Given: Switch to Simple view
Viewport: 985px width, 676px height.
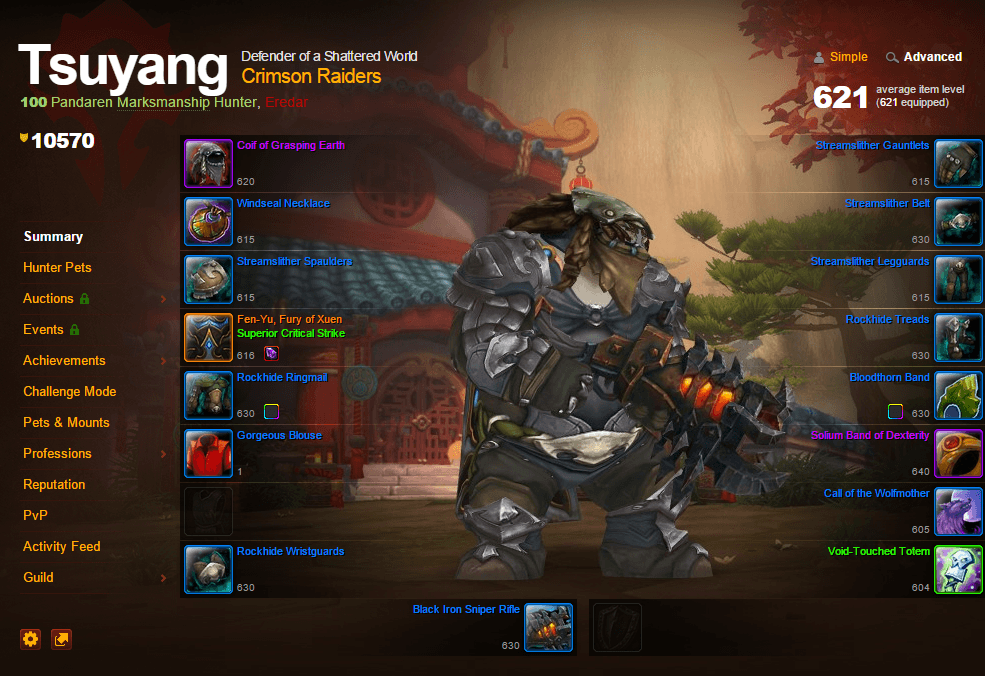Looking at the screenshot, I should (x=848, y=57).
